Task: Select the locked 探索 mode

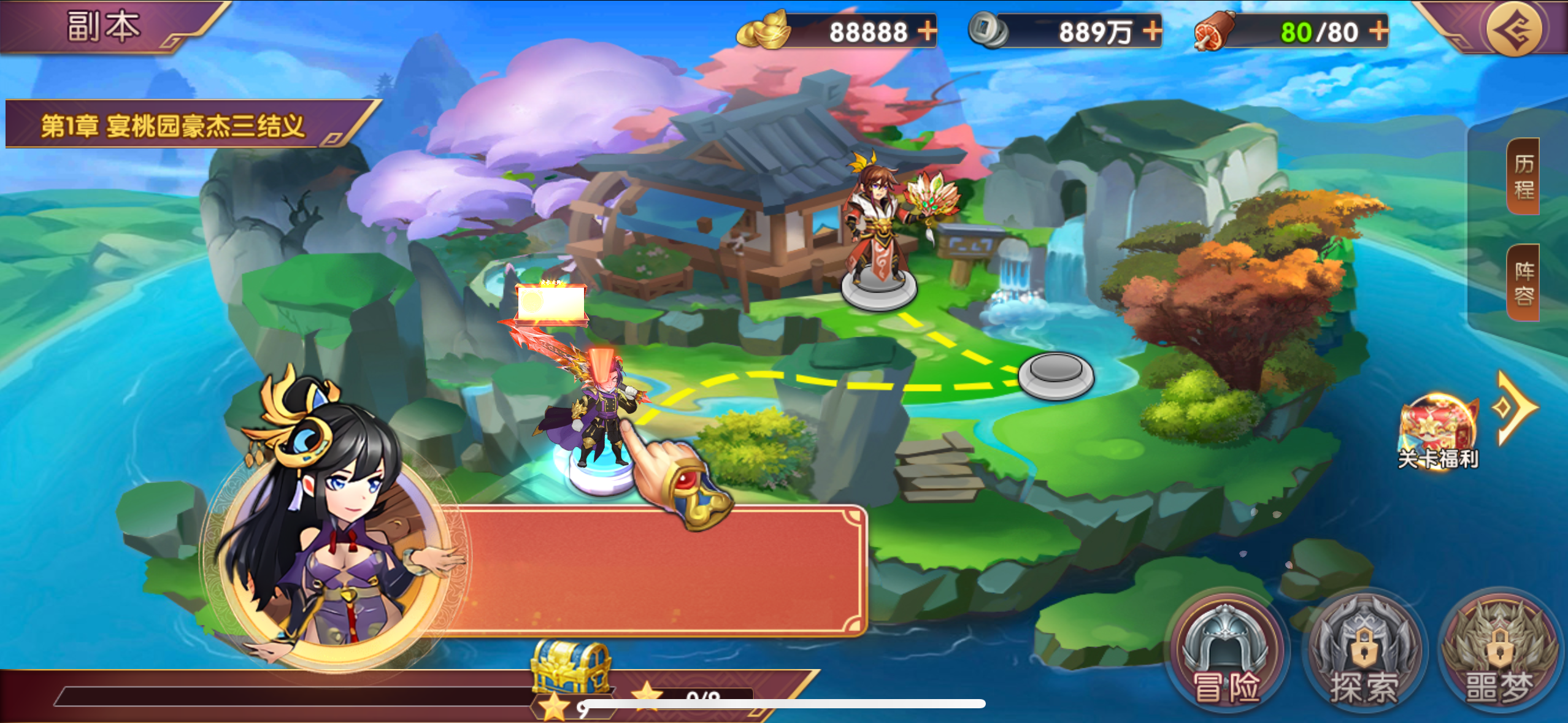Action: click(x=1364, y=653)
